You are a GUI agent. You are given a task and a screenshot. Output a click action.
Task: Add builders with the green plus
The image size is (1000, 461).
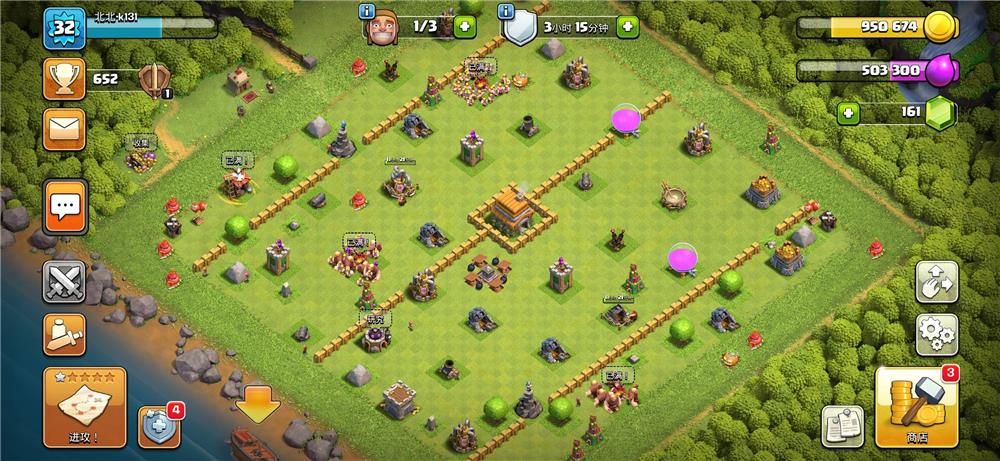click(x=464, y=26)
